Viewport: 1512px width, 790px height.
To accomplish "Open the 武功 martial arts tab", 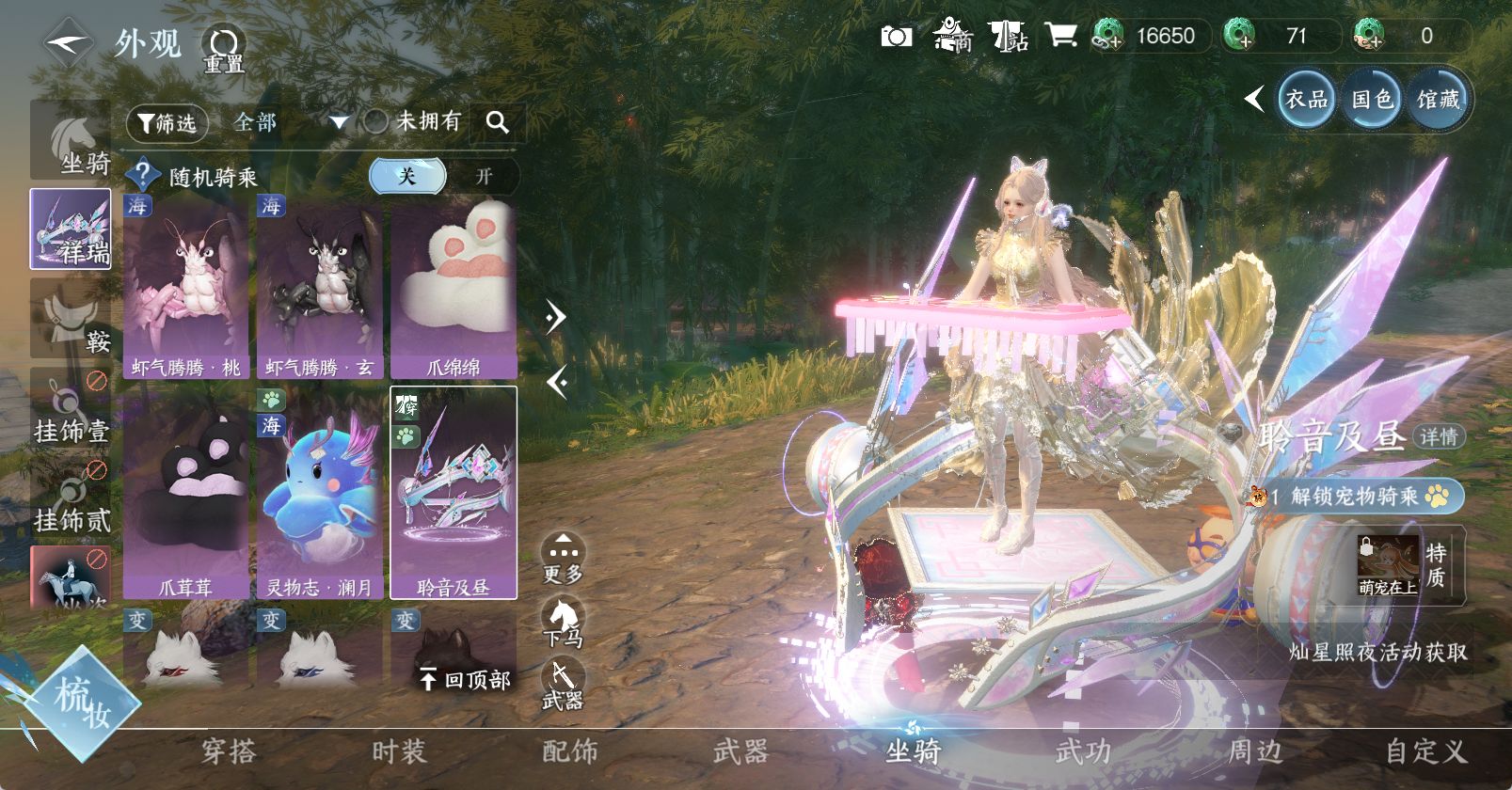I will click(x=1083, y=751).
